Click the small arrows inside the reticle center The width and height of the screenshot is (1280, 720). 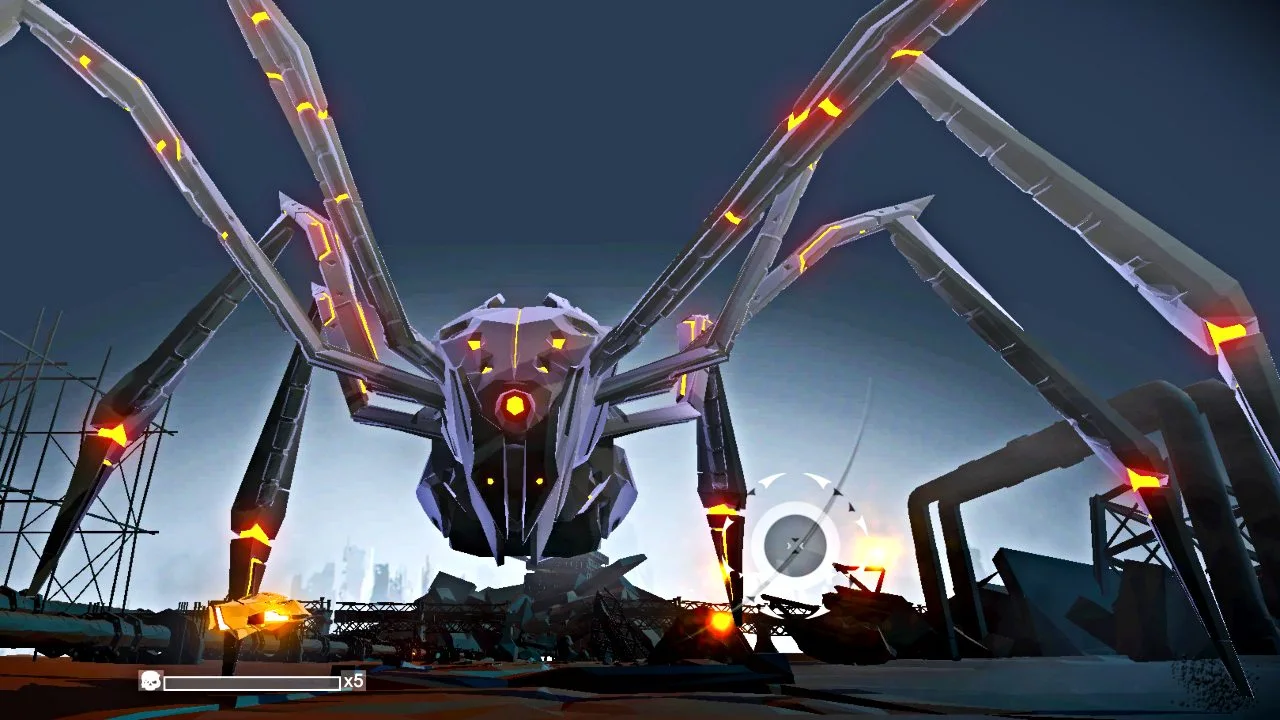click(795, 543)
